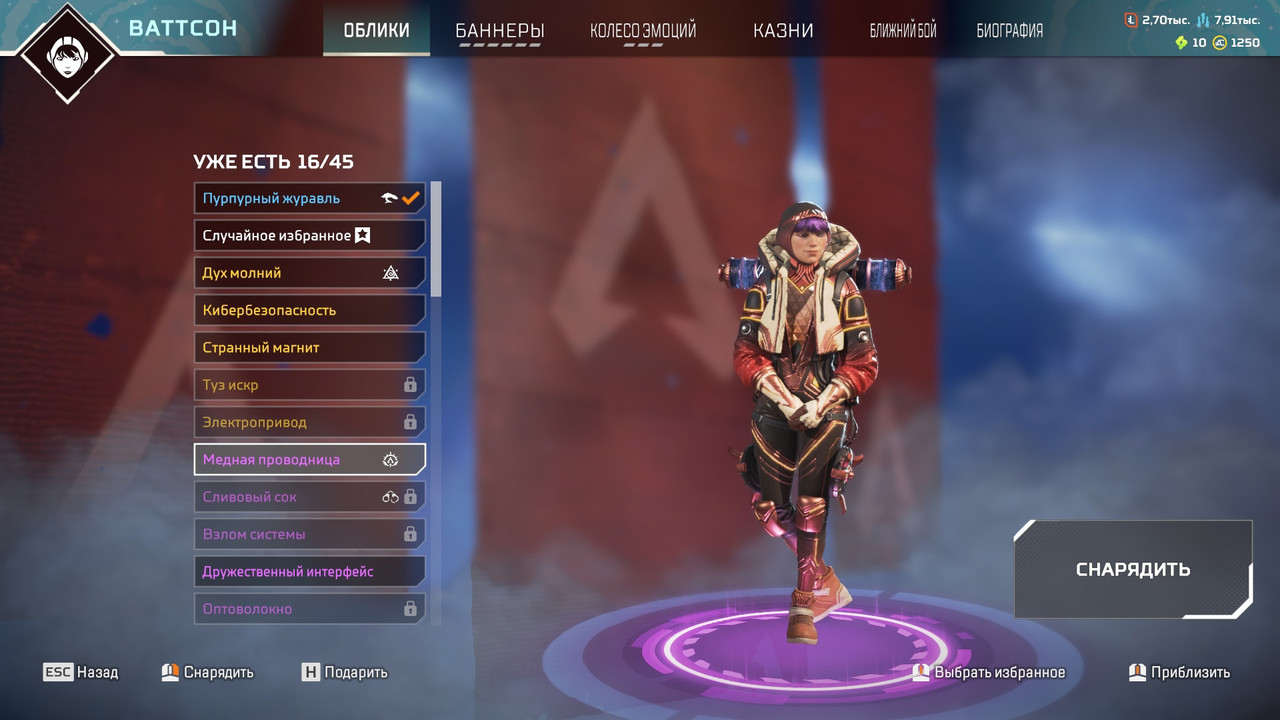
Task: Select the Медная проводница skin
Action: point(309,459)
